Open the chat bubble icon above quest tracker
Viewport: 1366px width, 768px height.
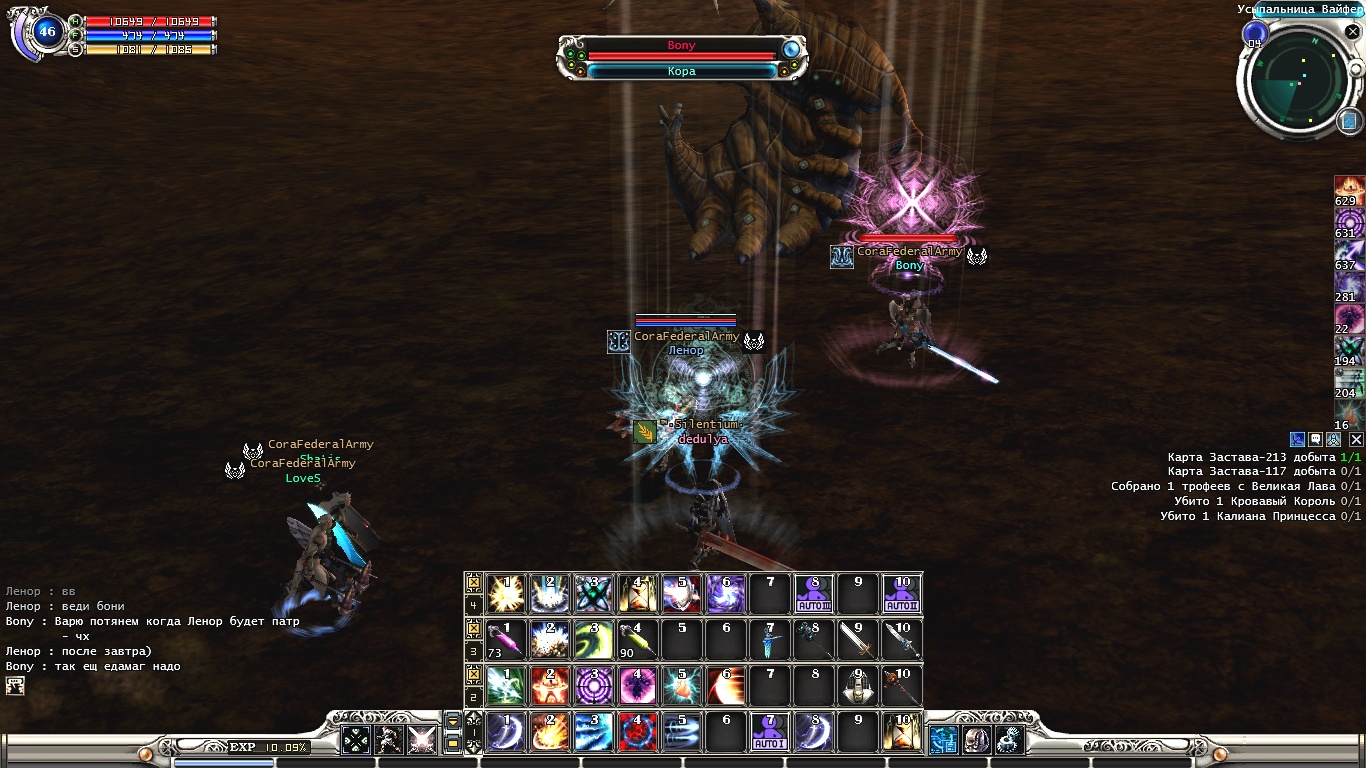[x=1316, y=439]
